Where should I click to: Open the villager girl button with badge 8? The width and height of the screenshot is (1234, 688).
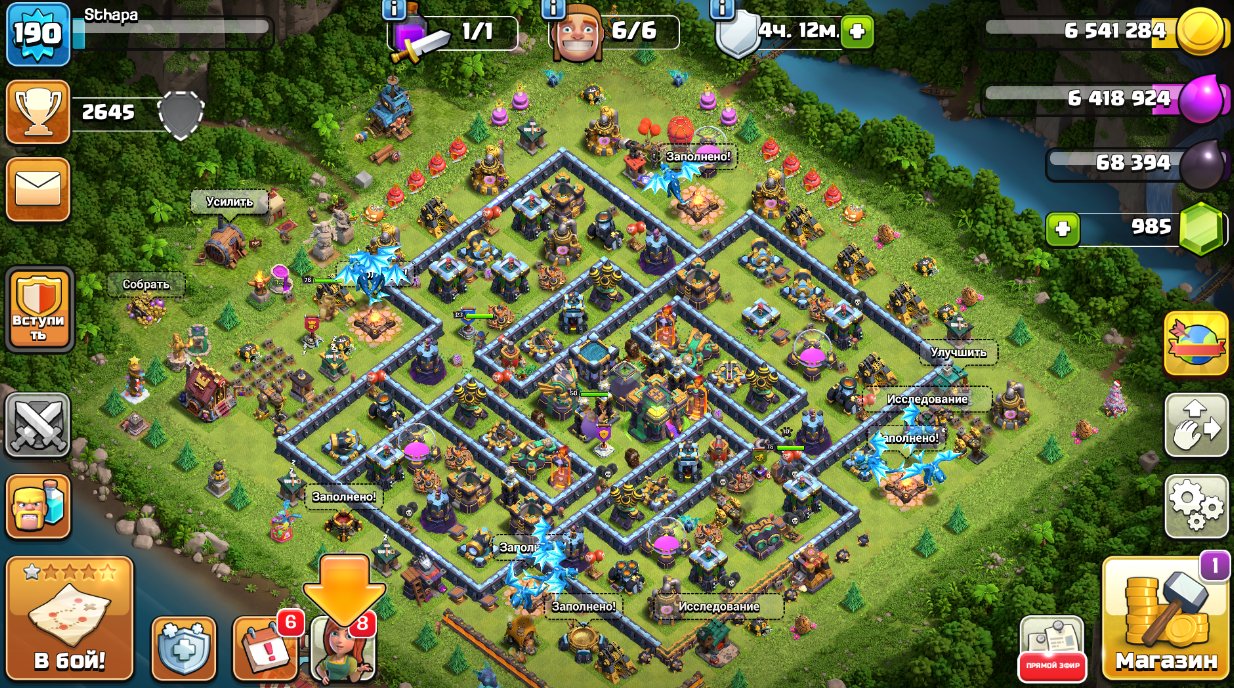[343, 648]
